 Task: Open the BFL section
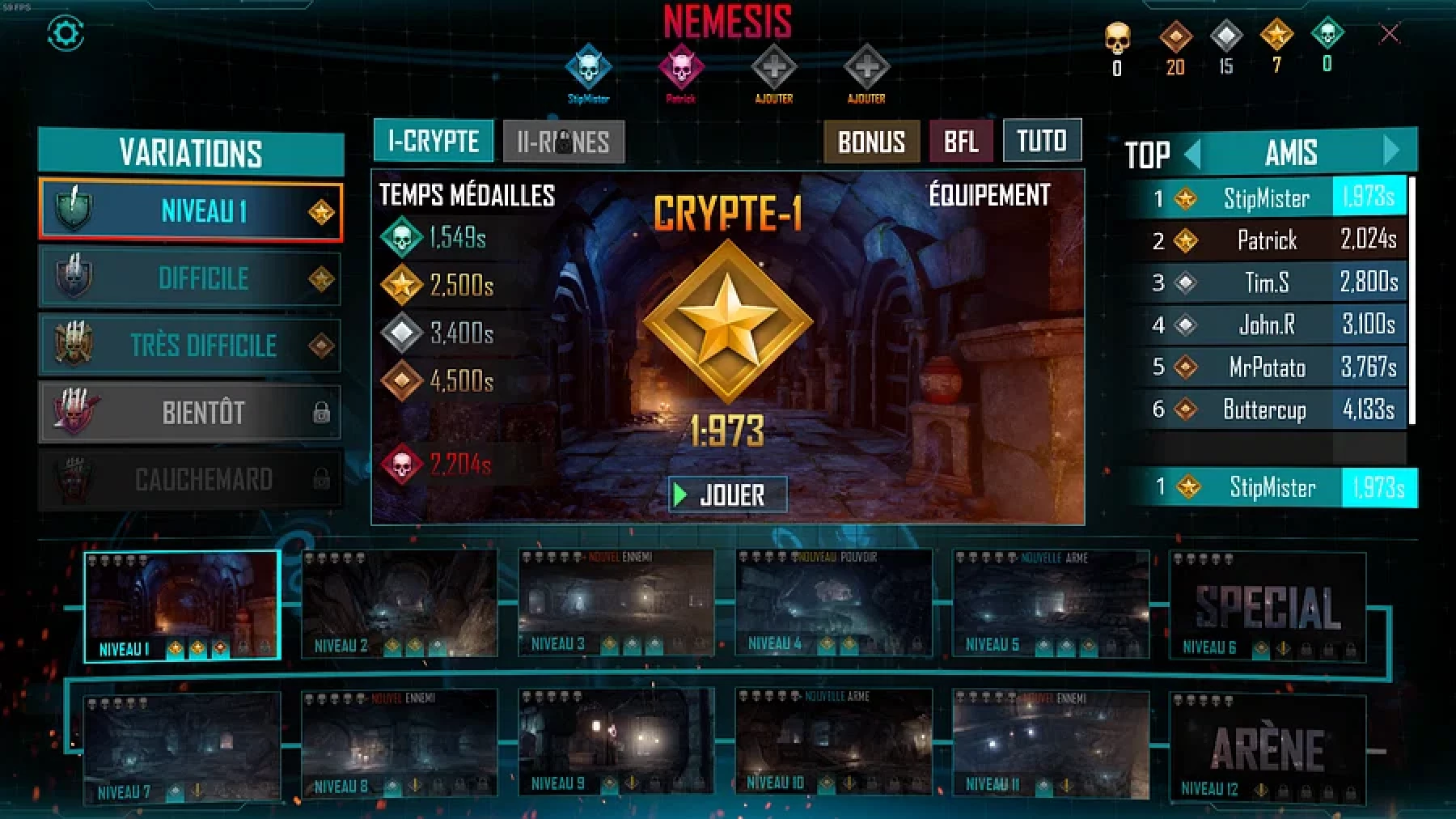[959, 142]
